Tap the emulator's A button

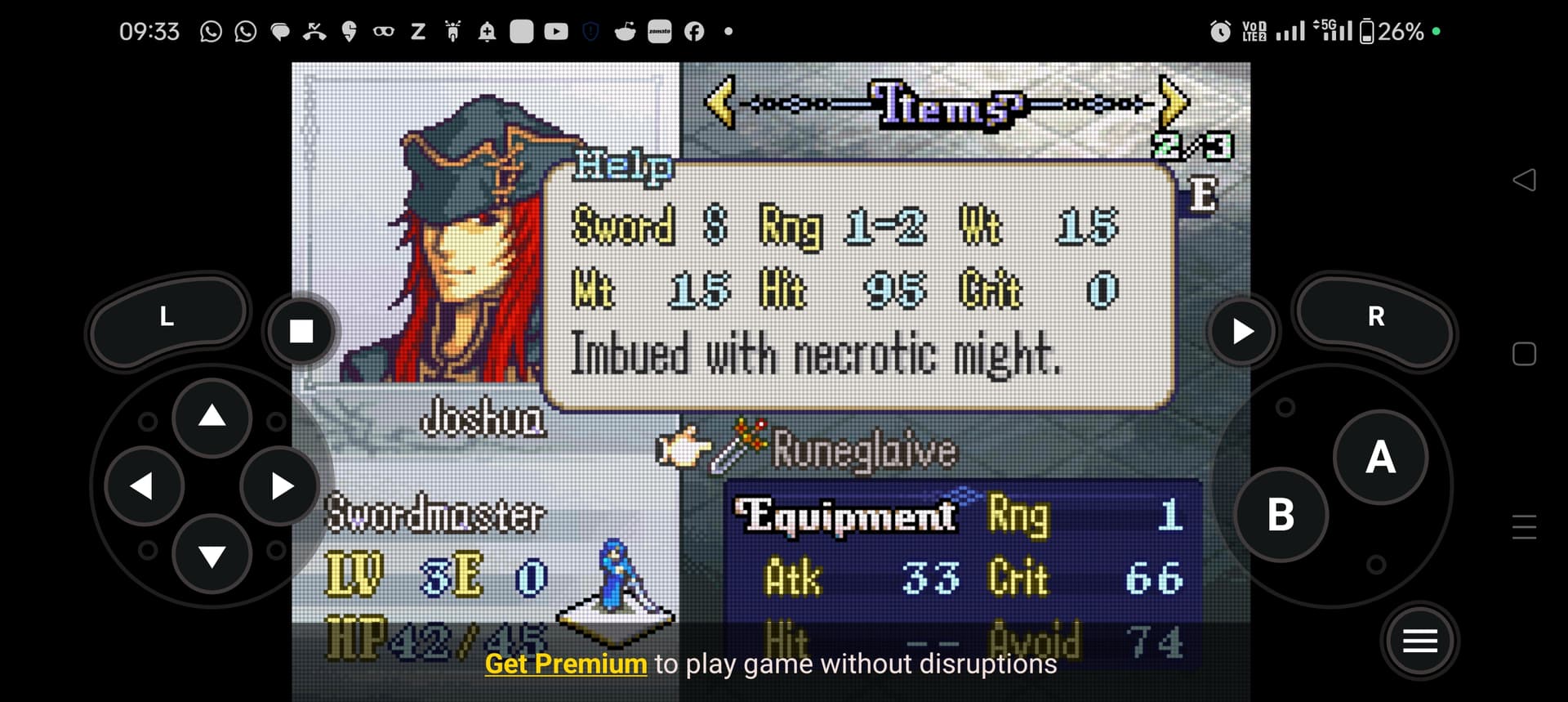coord(1380,458)
